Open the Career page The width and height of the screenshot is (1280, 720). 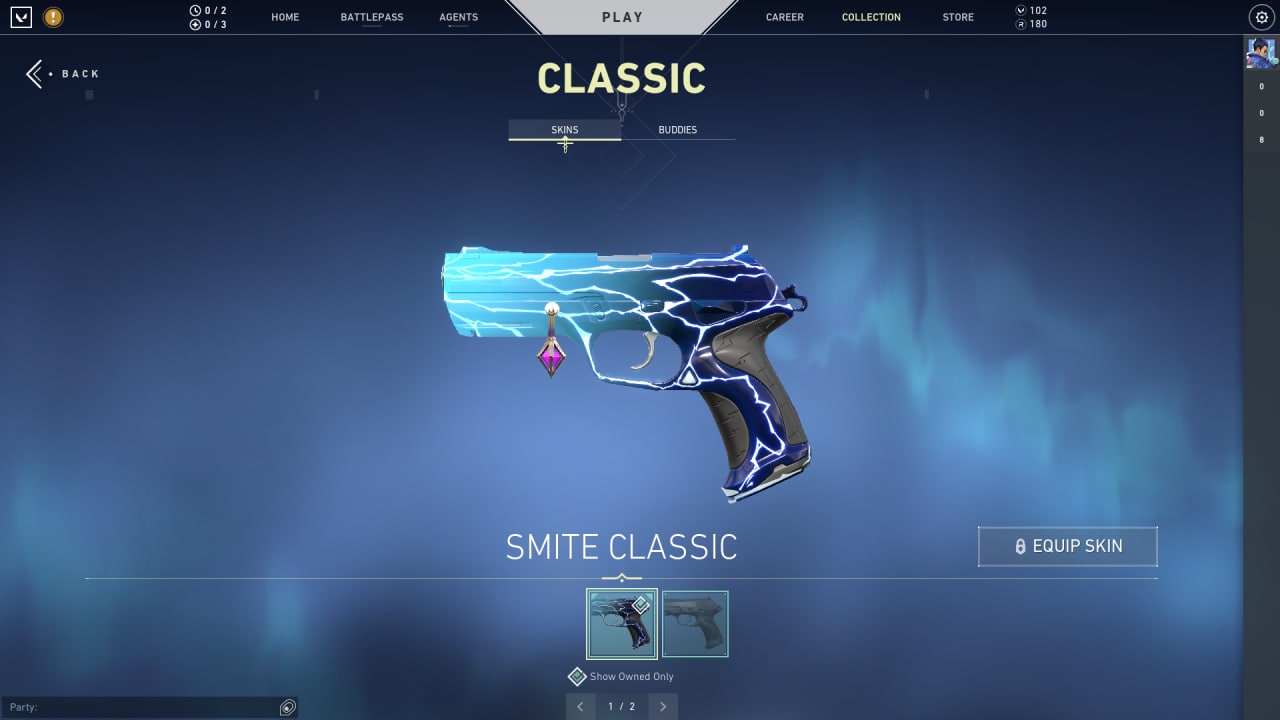click(x=784, y=17)
